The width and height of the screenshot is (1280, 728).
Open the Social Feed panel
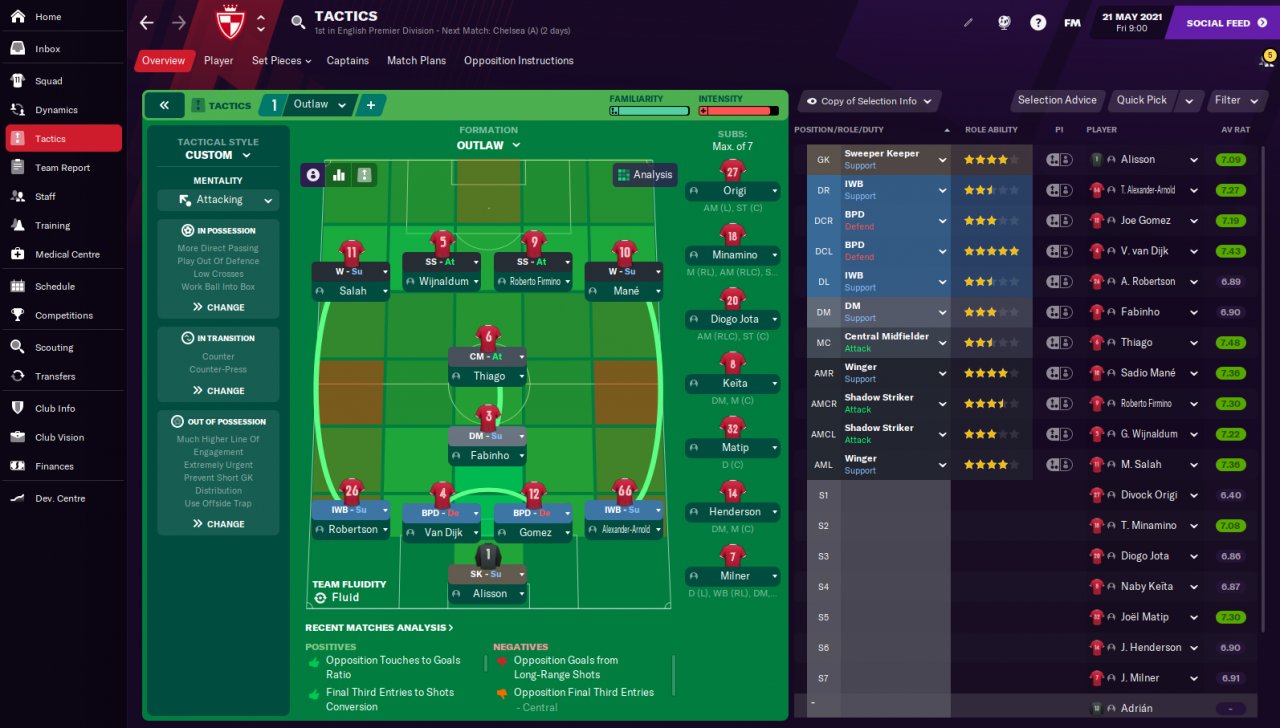(1224, 22)
